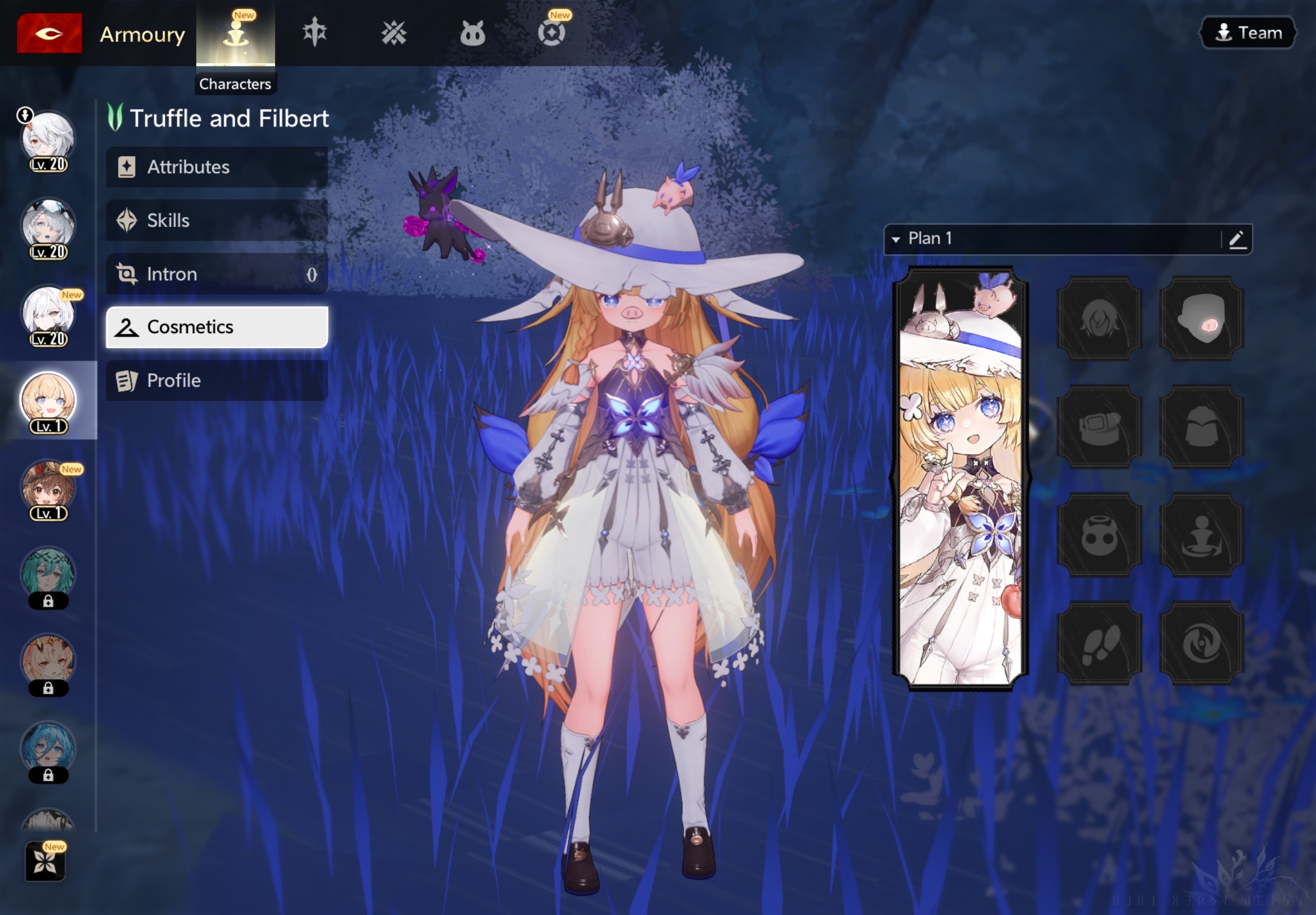Image resolution: width=1316 pixels, height=915 pixels.
Task: Expand the Plan 1 dropdown
Action: [x=897, y=239]
